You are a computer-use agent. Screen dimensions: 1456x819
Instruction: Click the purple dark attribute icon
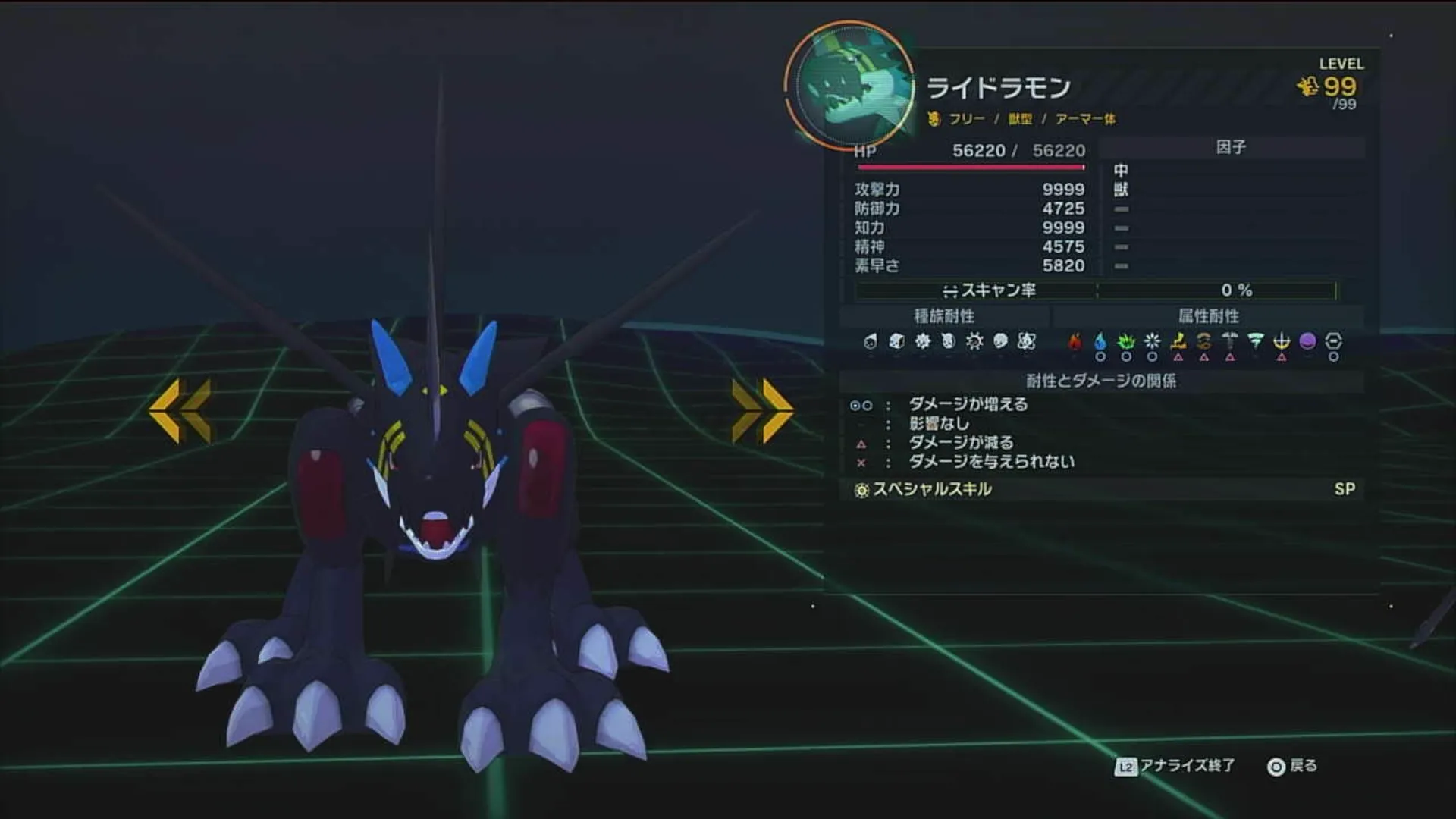pos(1310,341)
